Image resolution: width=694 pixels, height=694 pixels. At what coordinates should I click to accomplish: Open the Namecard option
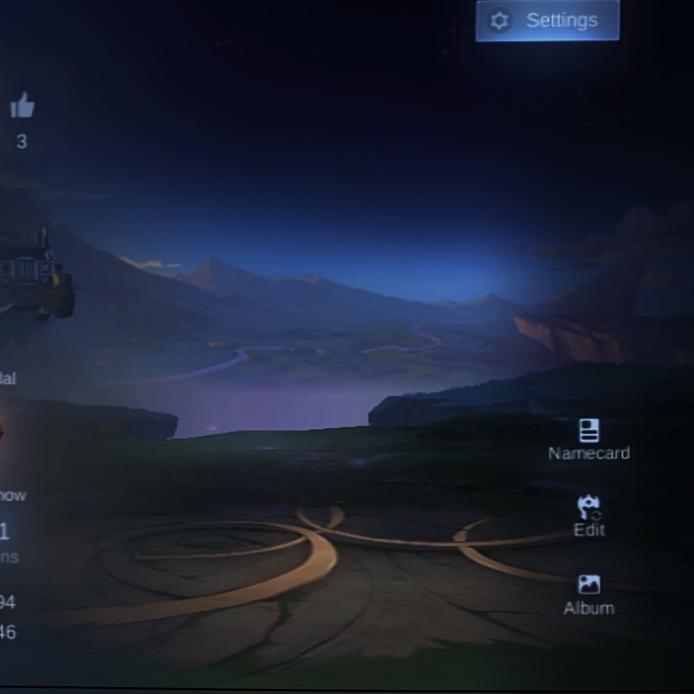tap(589, 439)
